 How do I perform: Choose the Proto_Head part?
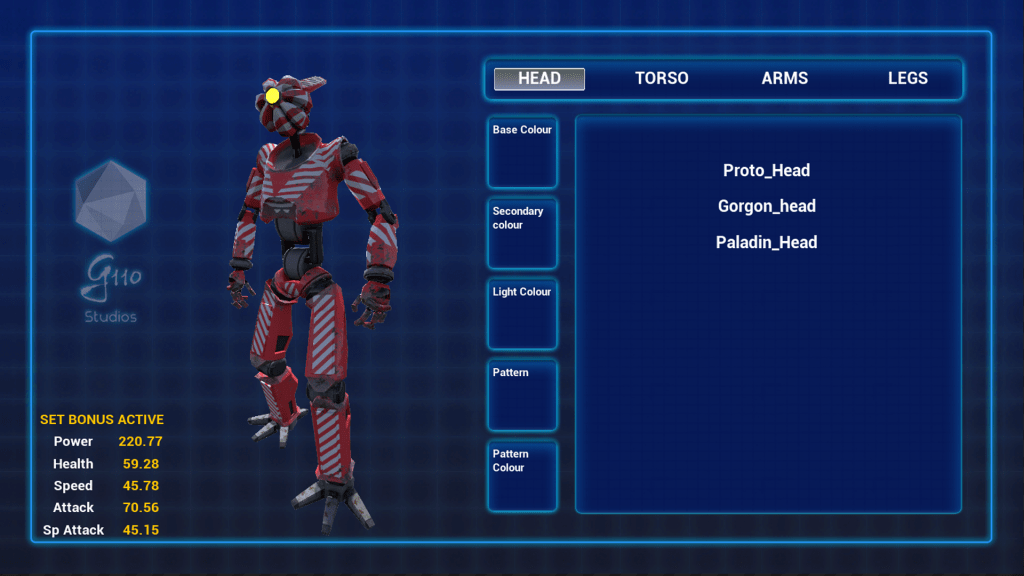(x=766, y=171)
